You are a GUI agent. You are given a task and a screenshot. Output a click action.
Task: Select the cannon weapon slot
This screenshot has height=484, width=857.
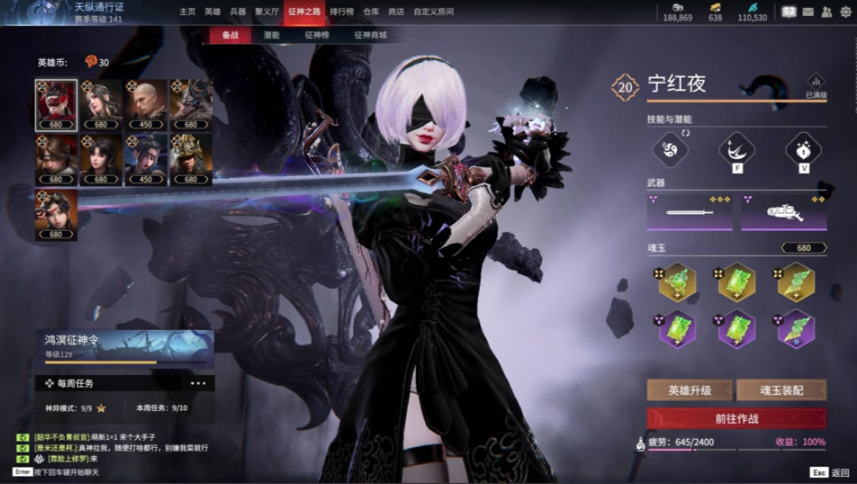(x=783, y=212)
